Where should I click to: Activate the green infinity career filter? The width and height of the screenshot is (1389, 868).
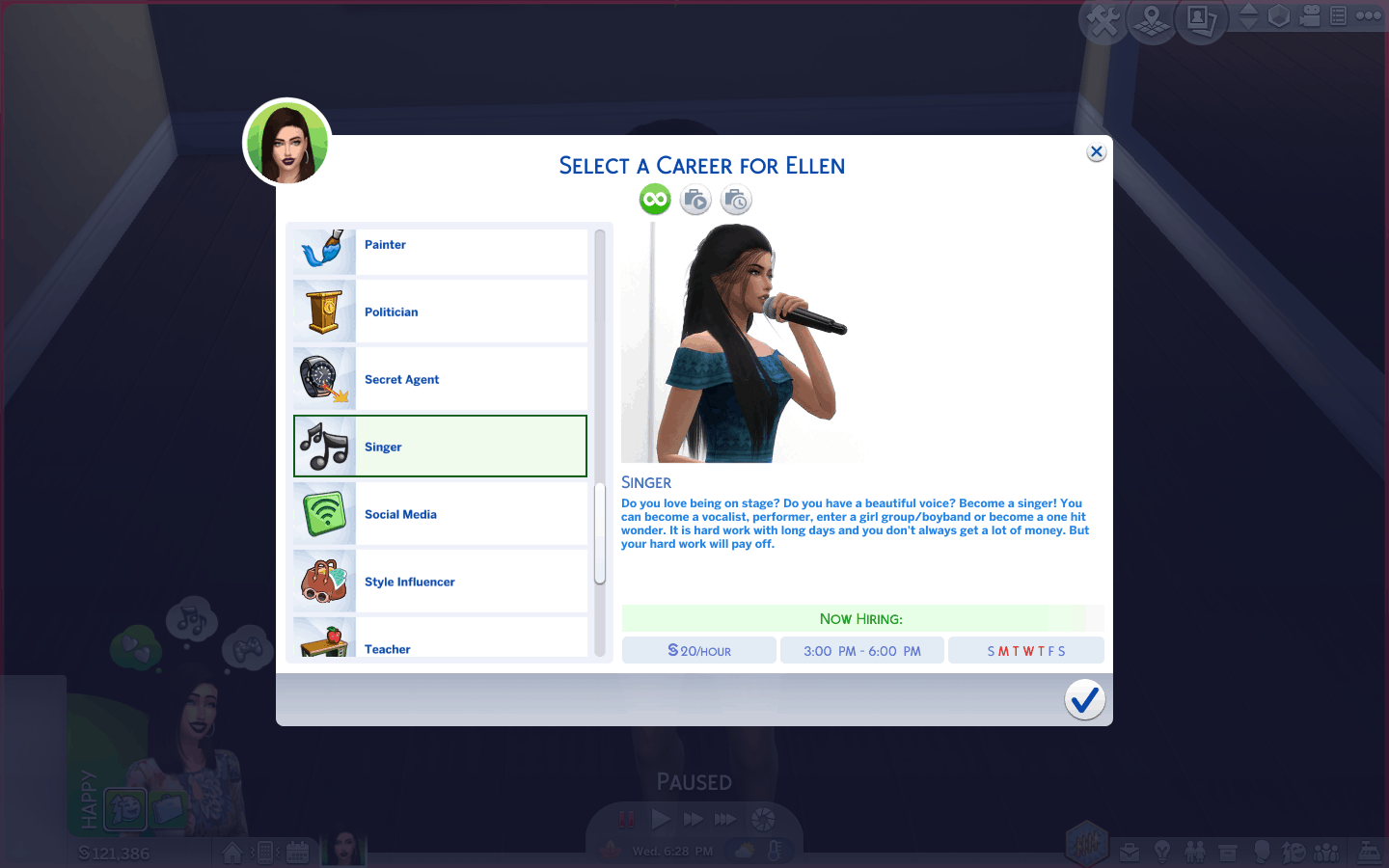coord(655,200)
